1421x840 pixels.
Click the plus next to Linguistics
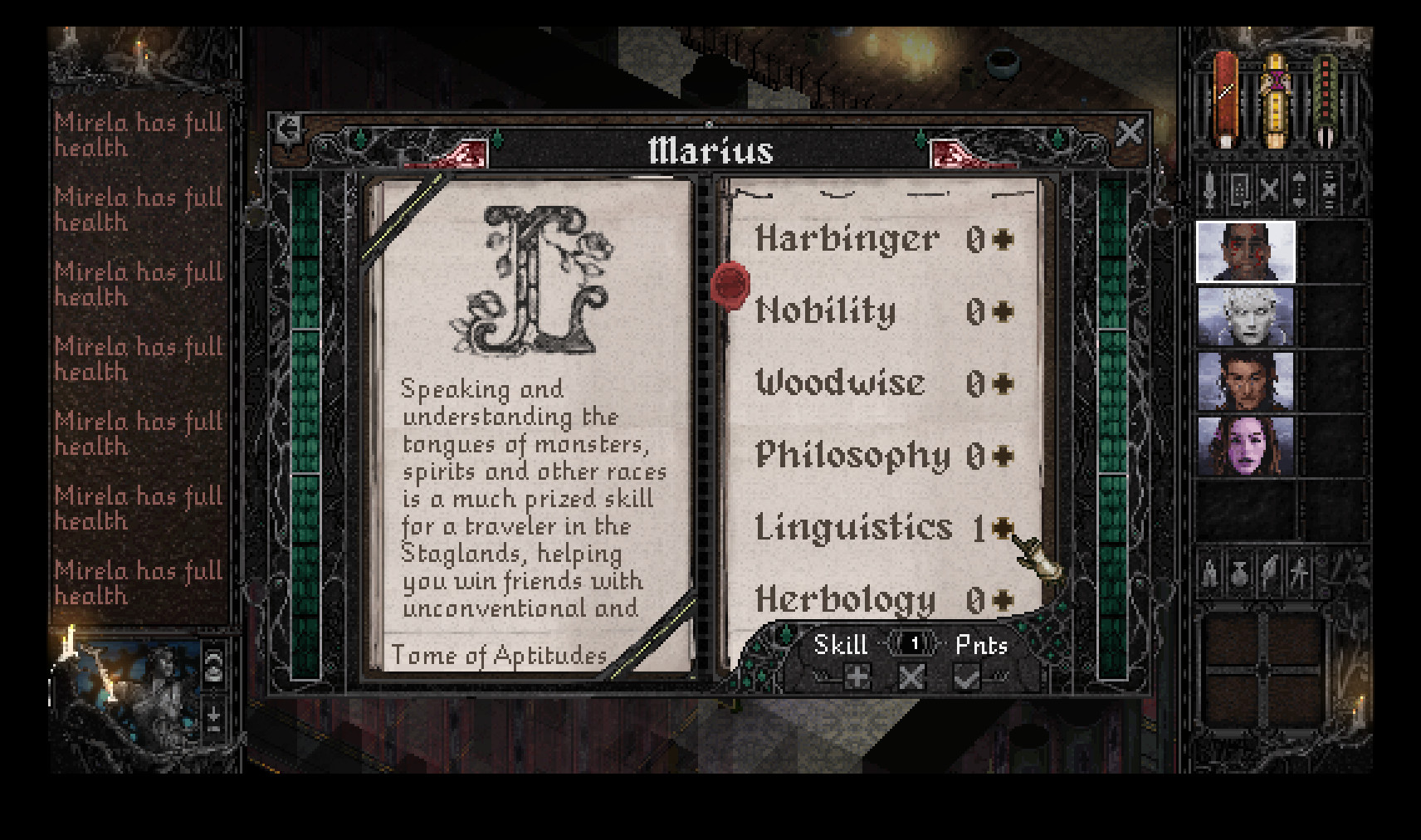[x=1001, y=528]
